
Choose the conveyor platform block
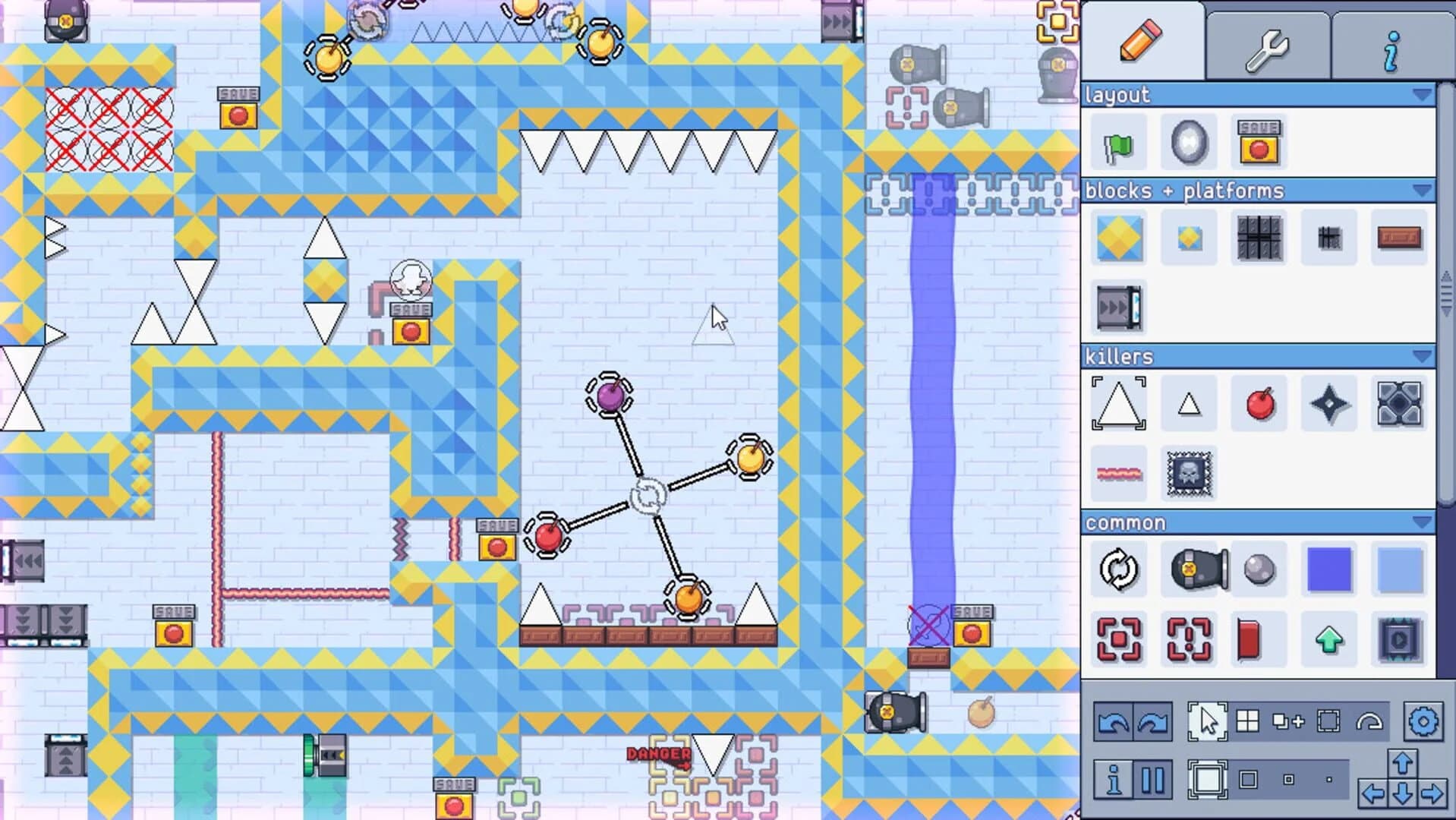[x=1118, y=308]
